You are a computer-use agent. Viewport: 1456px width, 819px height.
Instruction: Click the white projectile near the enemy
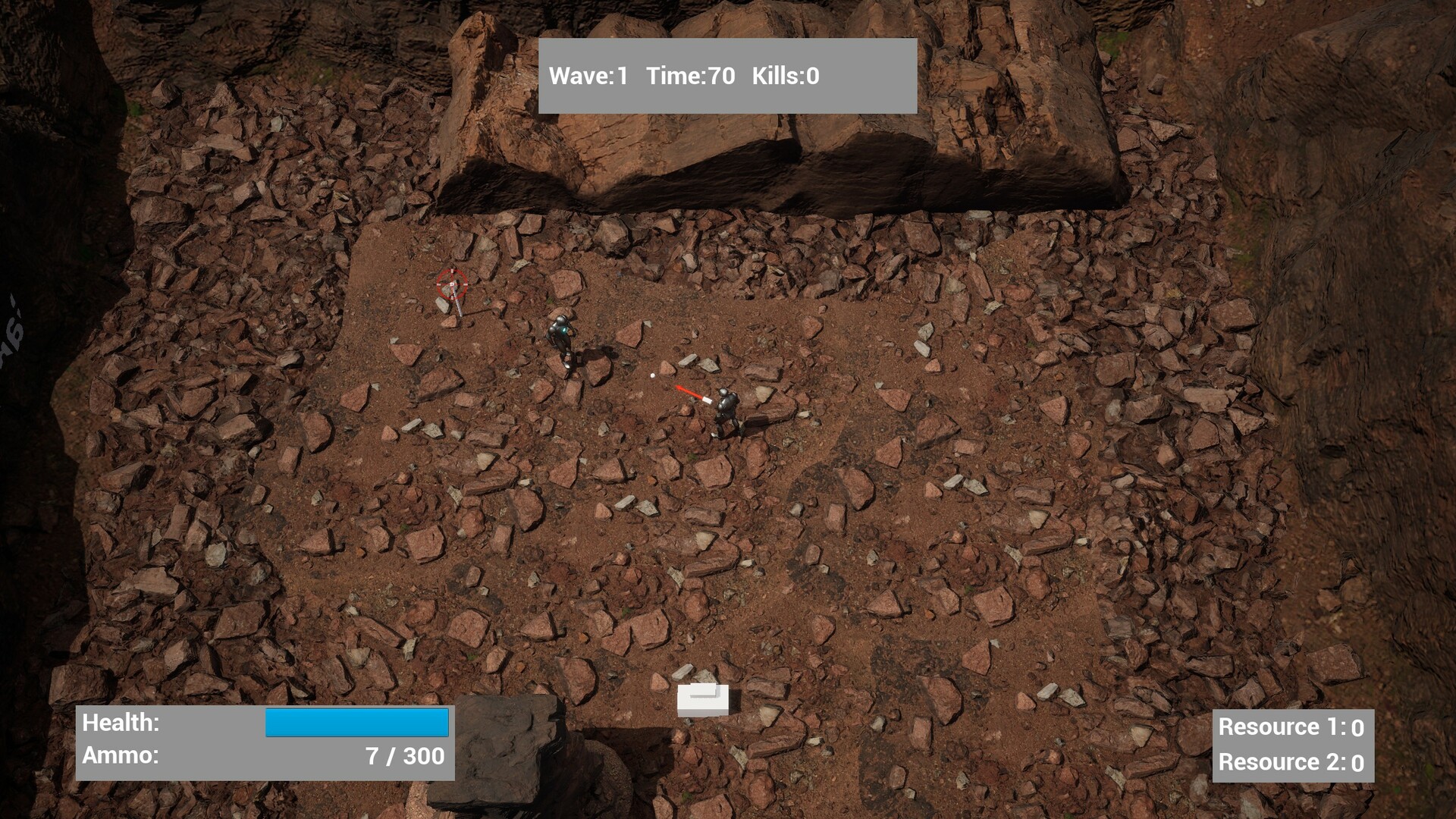click(652, 375)
